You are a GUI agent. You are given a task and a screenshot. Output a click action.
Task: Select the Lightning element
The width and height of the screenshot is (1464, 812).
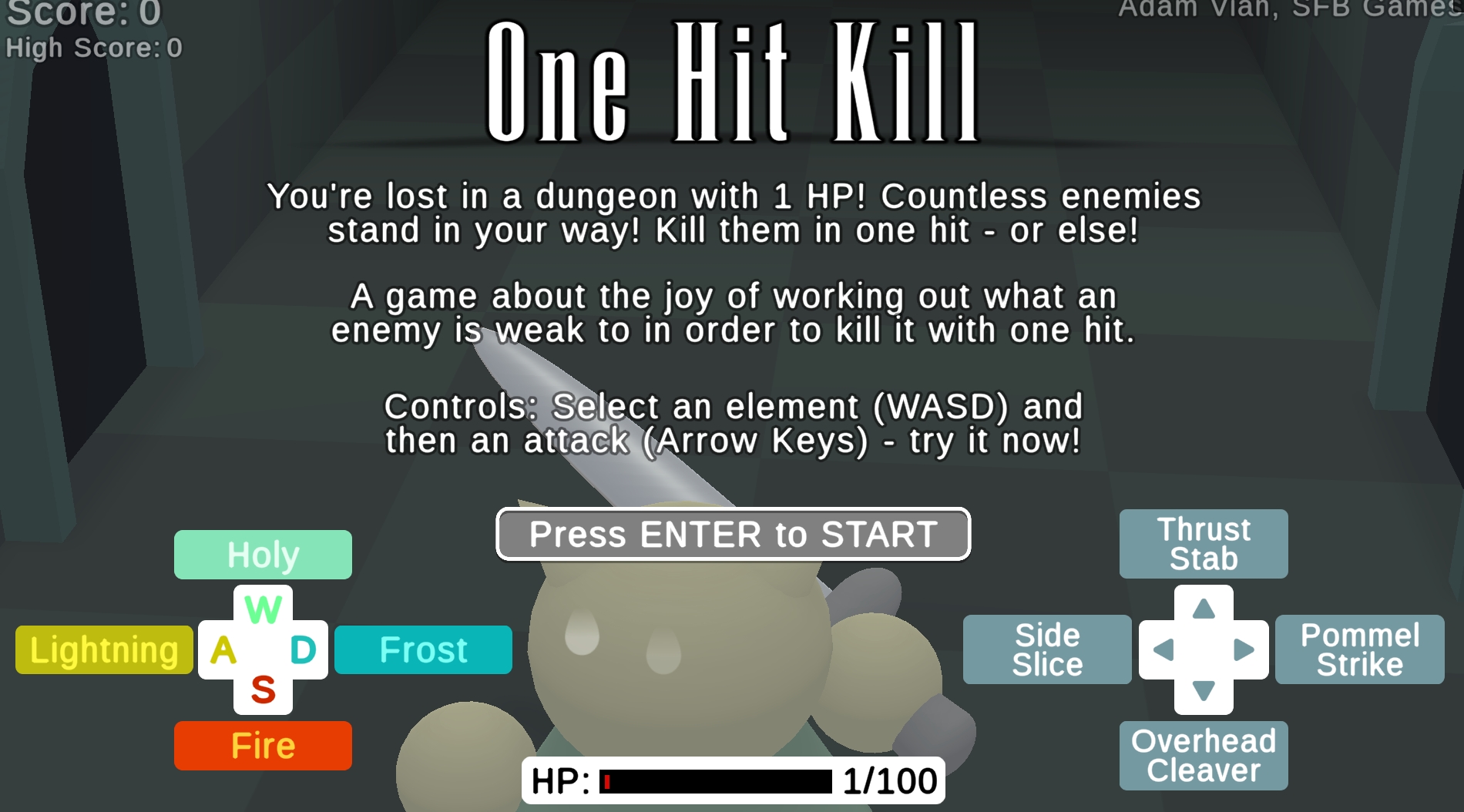pos(103,649)
